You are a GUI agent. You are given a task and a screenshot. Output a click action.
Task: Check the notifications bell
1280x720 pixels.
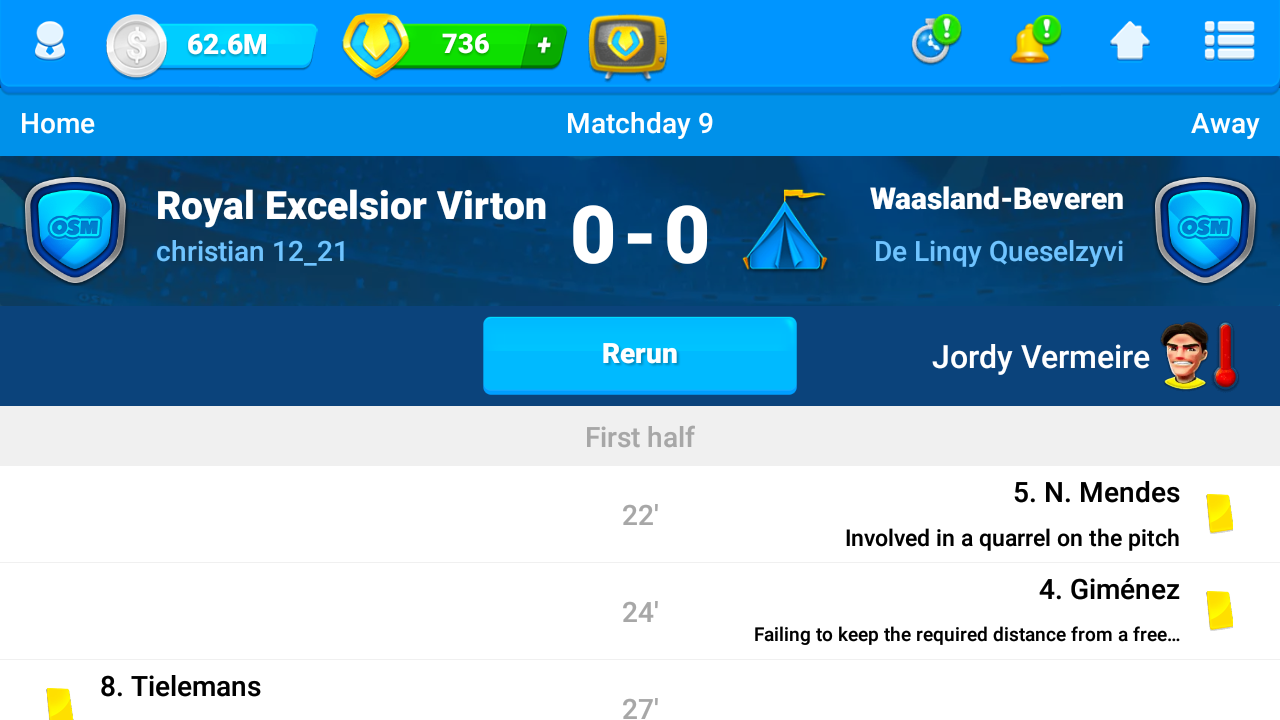click(1033, 42)
